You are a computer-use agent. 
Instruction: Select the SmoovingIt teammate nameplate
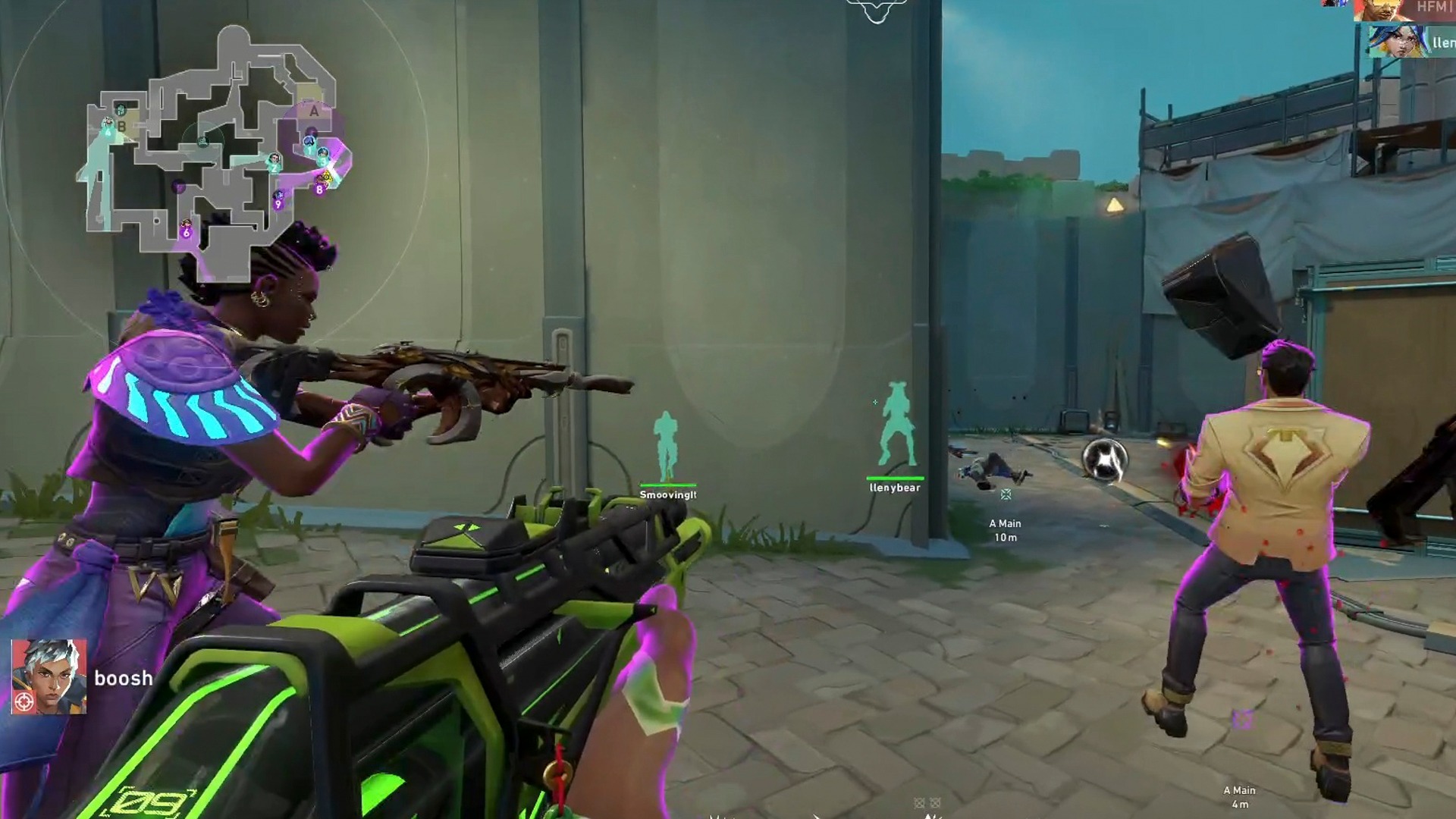click(667, 494)
